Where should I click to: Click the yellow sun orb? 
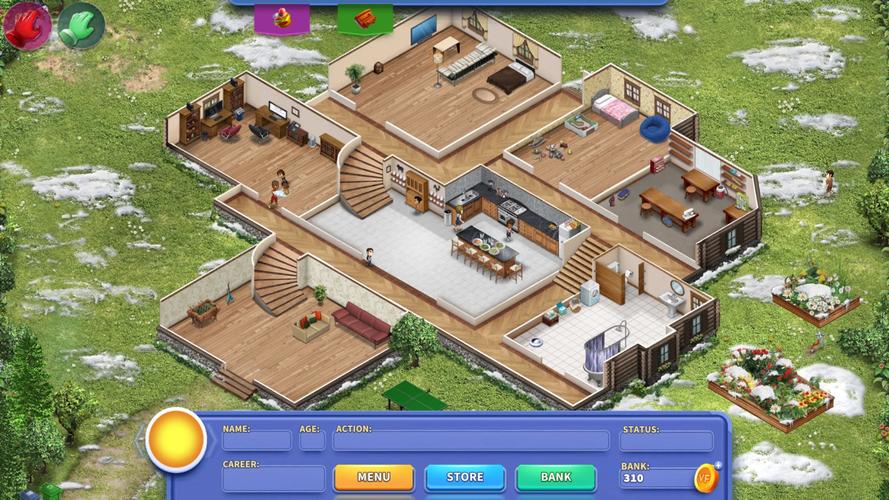[x=176, y=440]
